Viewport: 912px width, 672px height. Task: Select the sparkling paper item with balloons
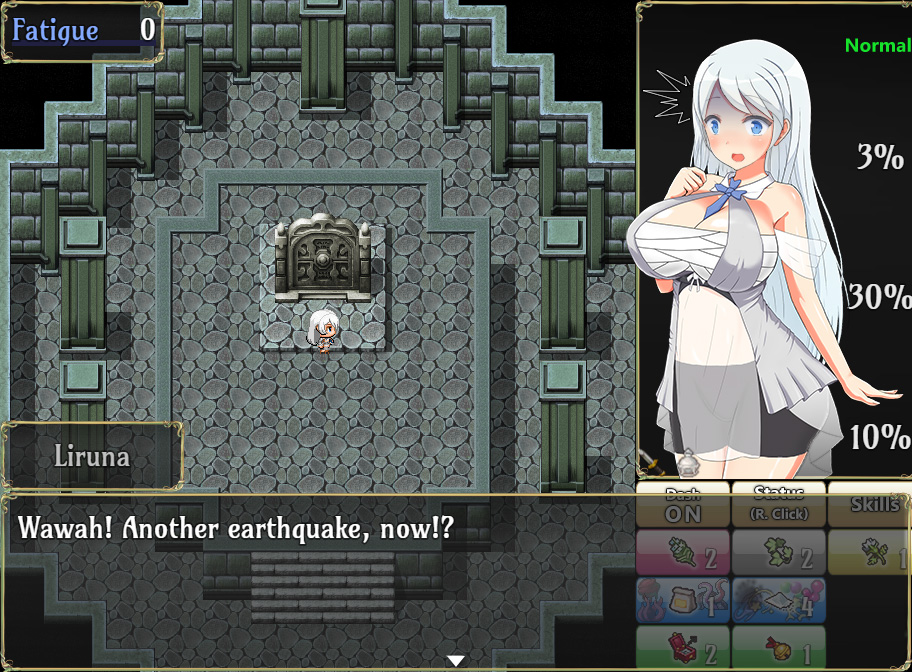coord(779,600)
